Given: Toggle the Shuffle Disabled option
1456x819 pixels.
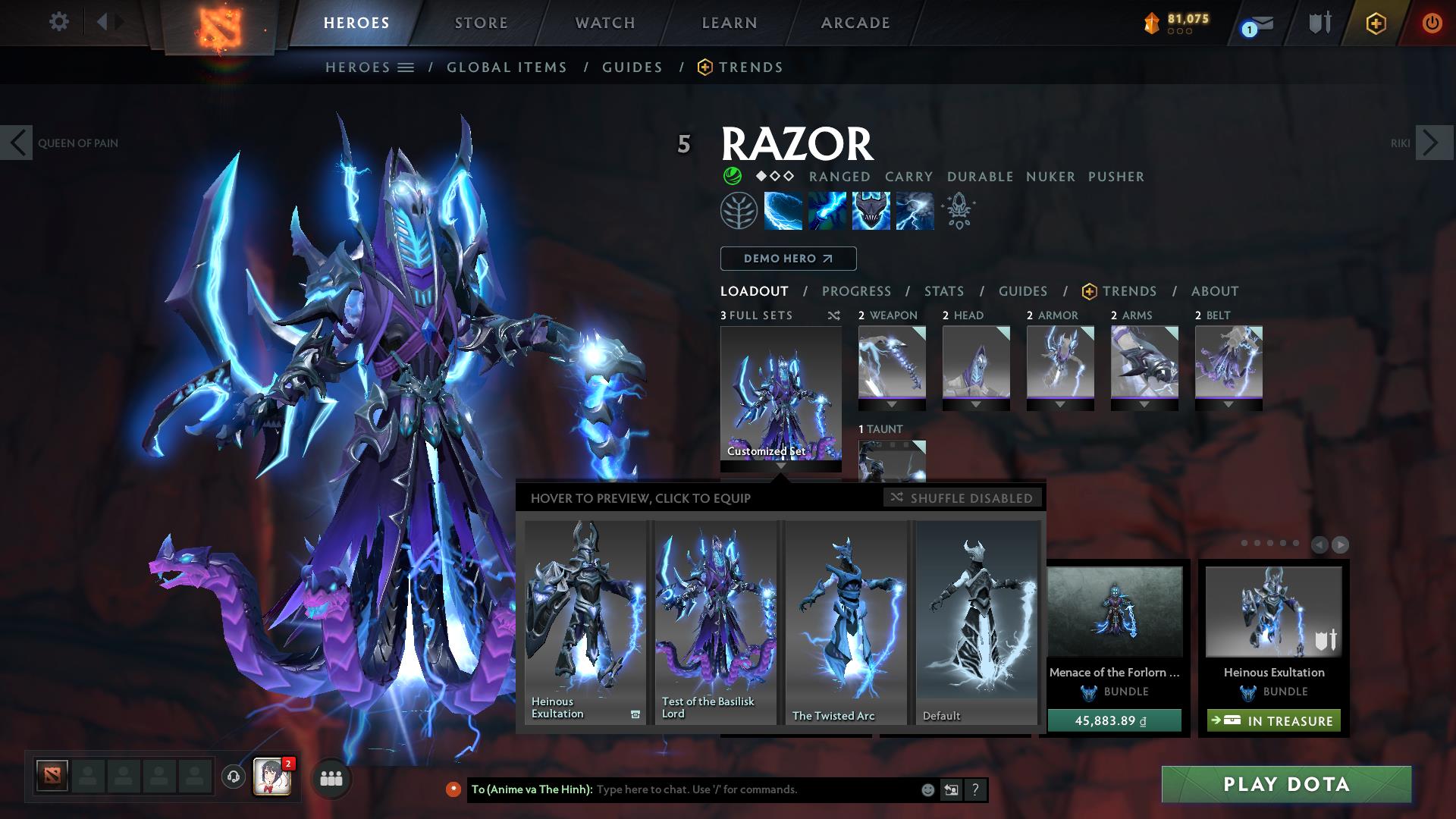Looking at the screenshot, I should tap(963, 498).
